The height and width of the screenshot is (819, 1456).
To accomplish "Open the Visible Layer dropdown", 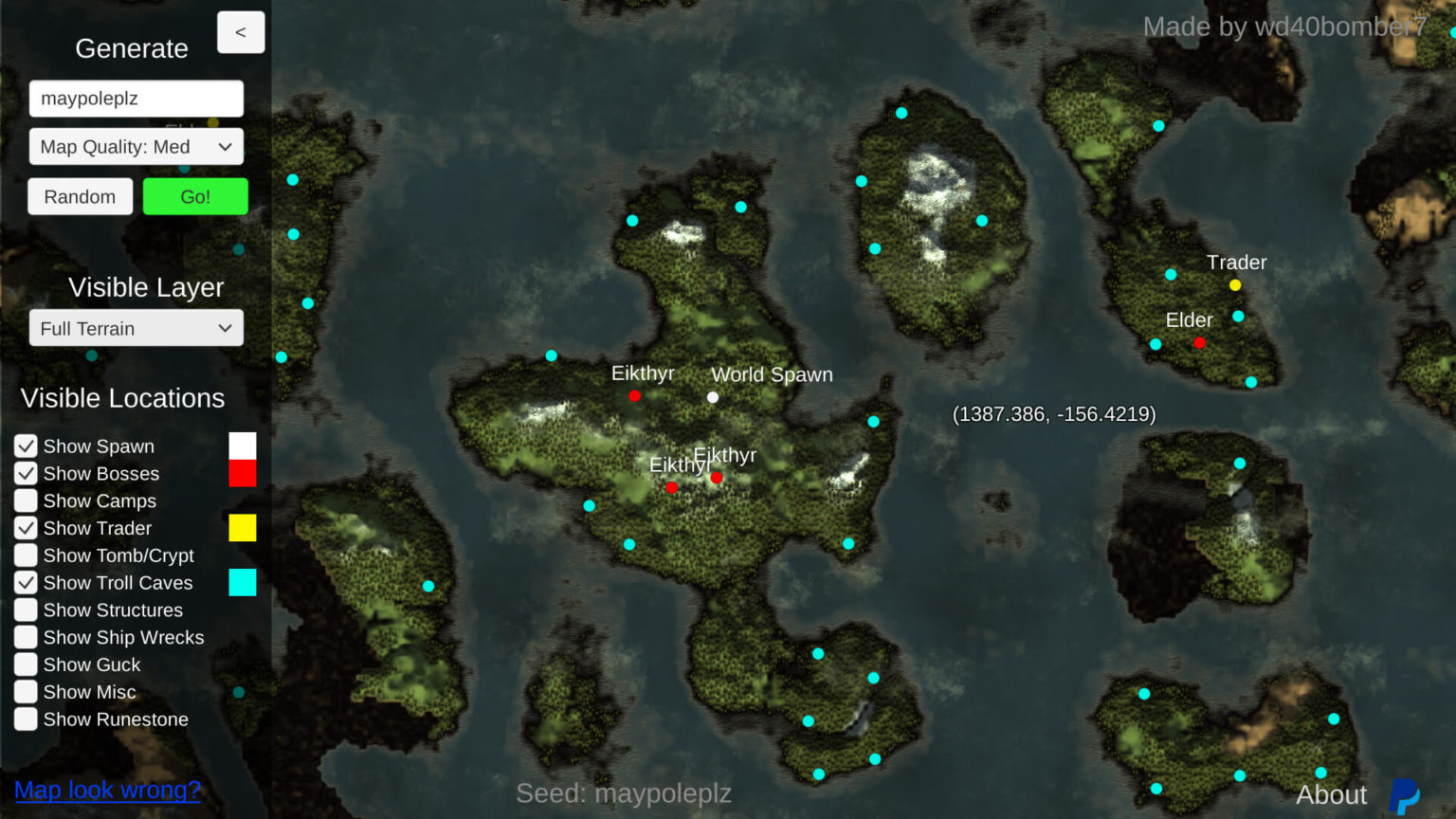I will coord(136,328).
